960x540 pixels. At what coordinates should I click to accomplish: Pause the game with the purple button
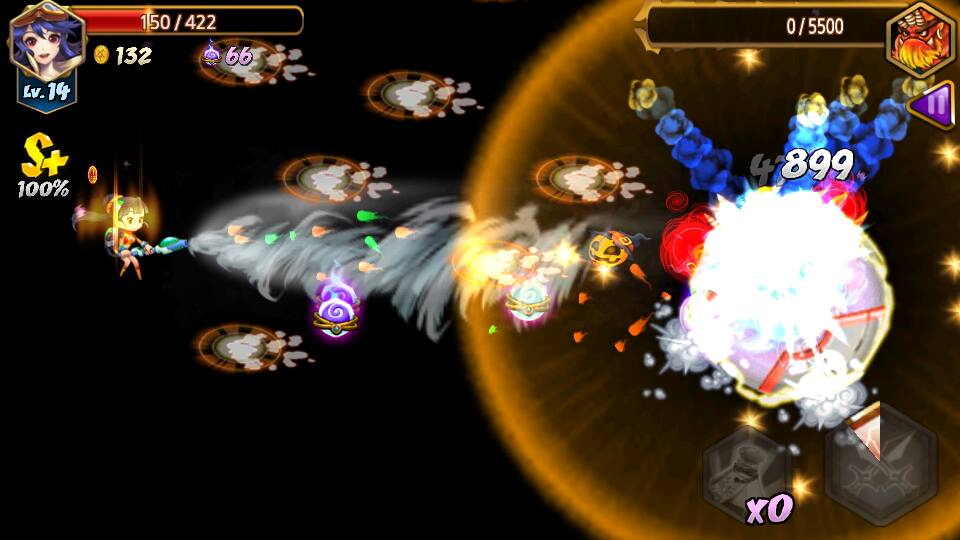tap(935, 103)
